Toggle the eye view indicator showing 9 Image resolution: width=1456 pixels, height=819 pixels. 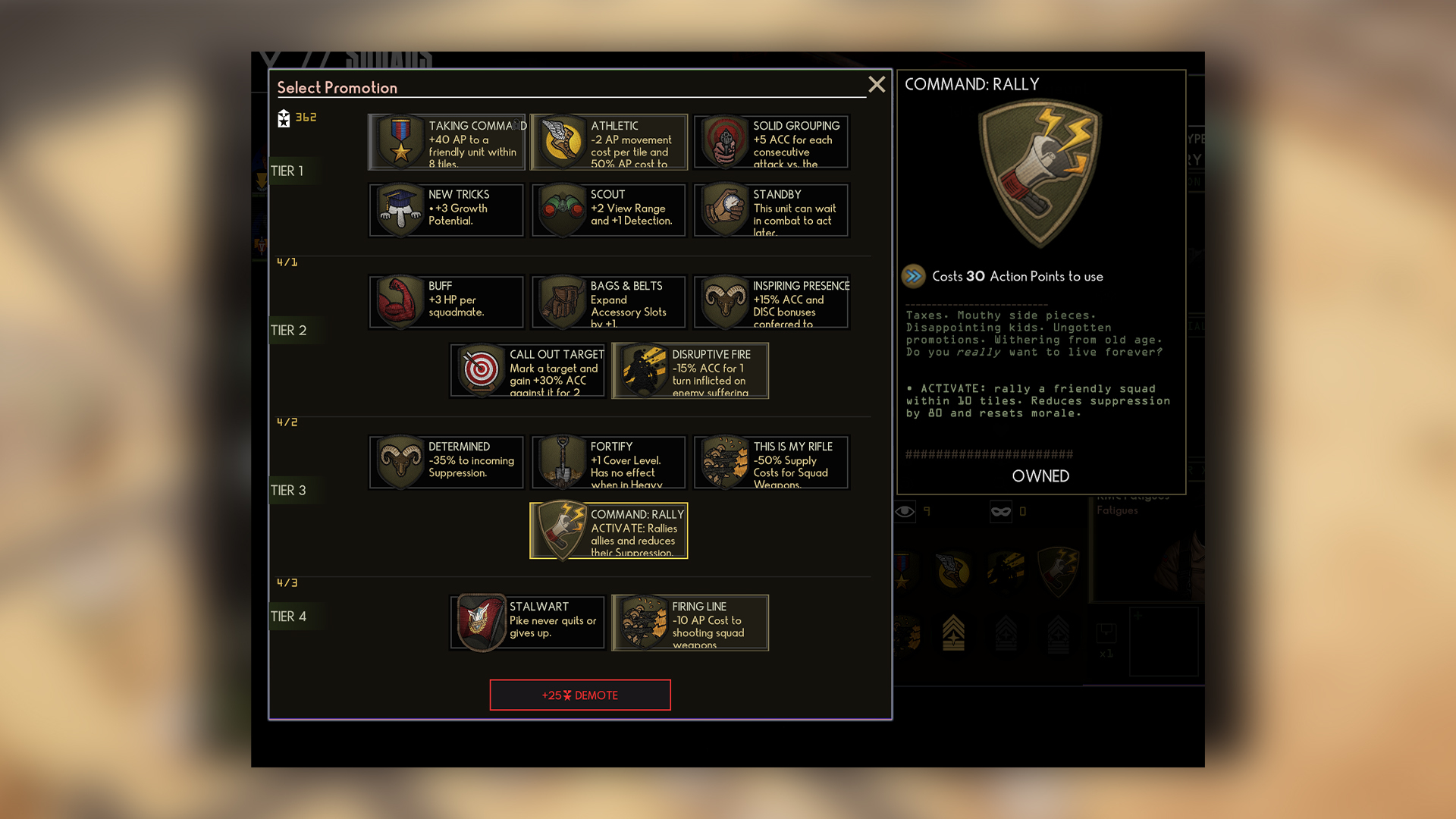tap(905, 512)
